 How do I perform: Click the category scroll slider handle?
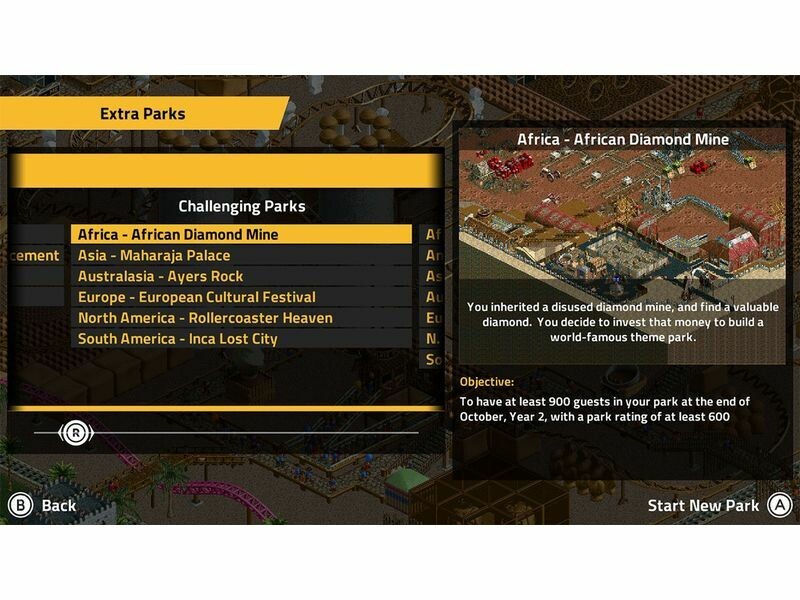[76, 432]
